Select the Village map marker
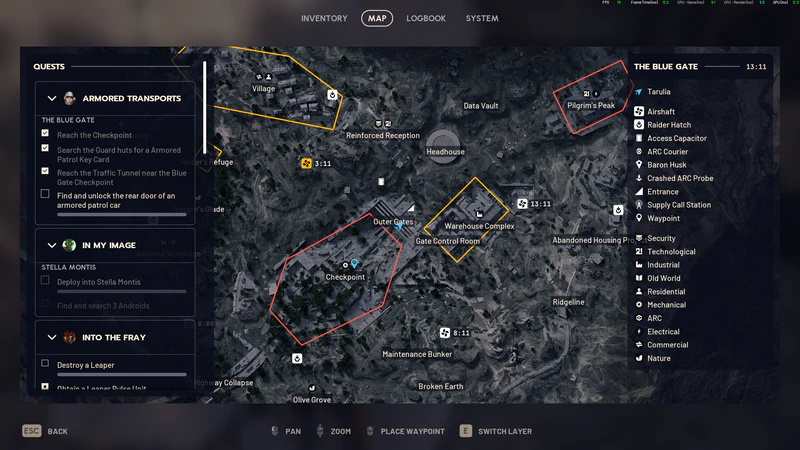Screen dimensions: 800x450 click(x=264, y=77)
